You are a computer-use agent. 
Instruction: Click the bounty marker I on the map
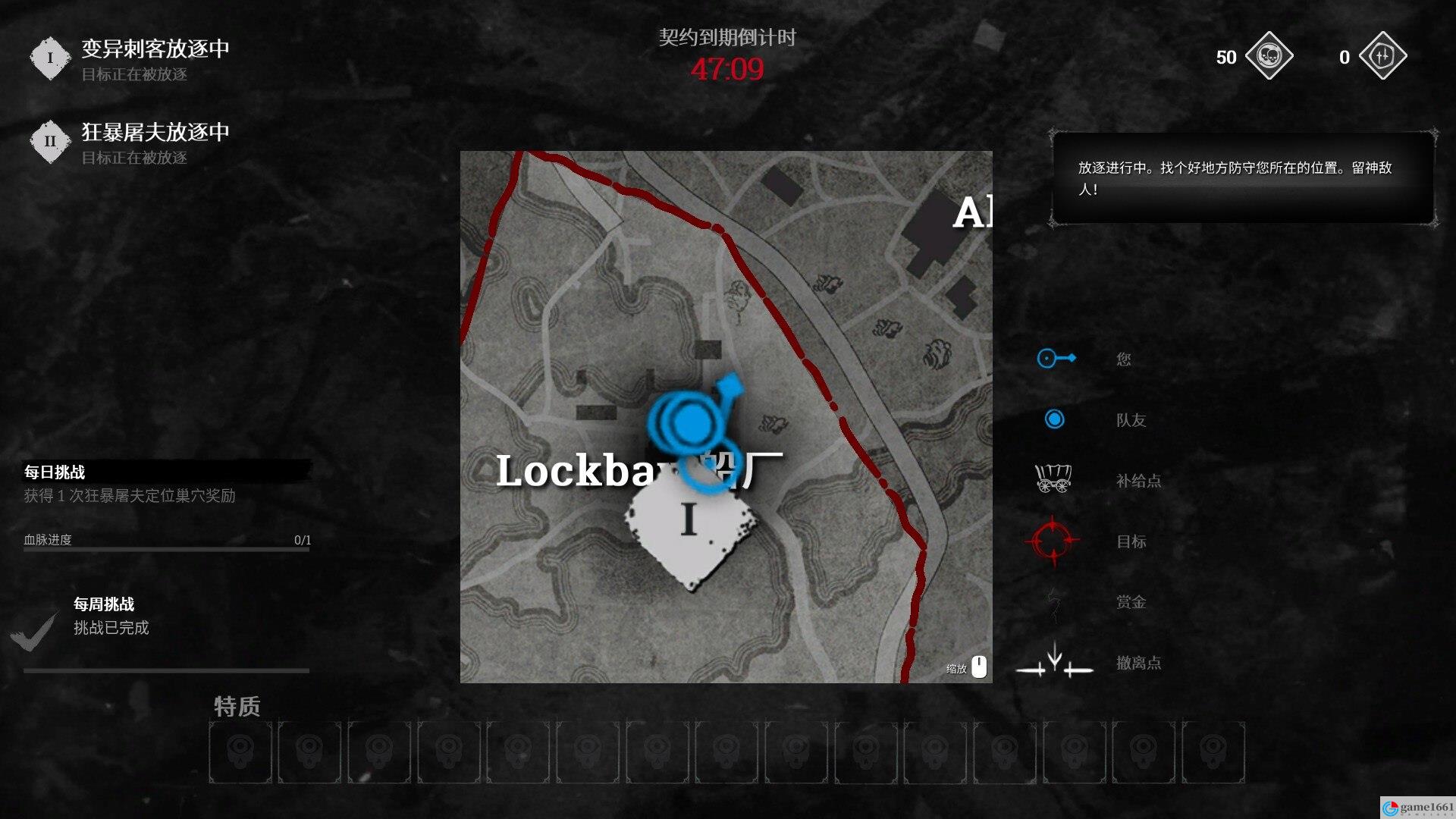689,522
